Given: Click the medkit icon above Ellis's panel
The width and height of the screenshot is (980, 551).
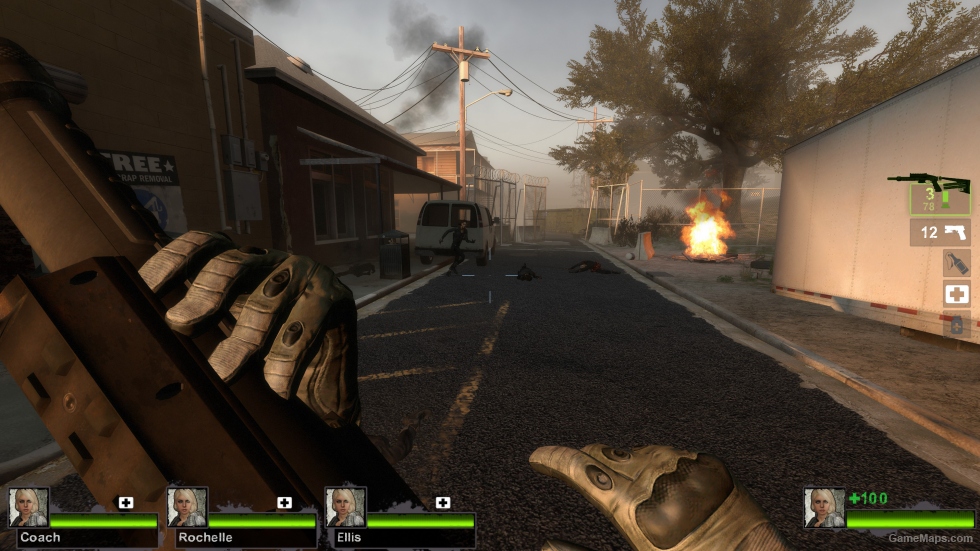Looking at the screenshot, I should tap(443, 502).
